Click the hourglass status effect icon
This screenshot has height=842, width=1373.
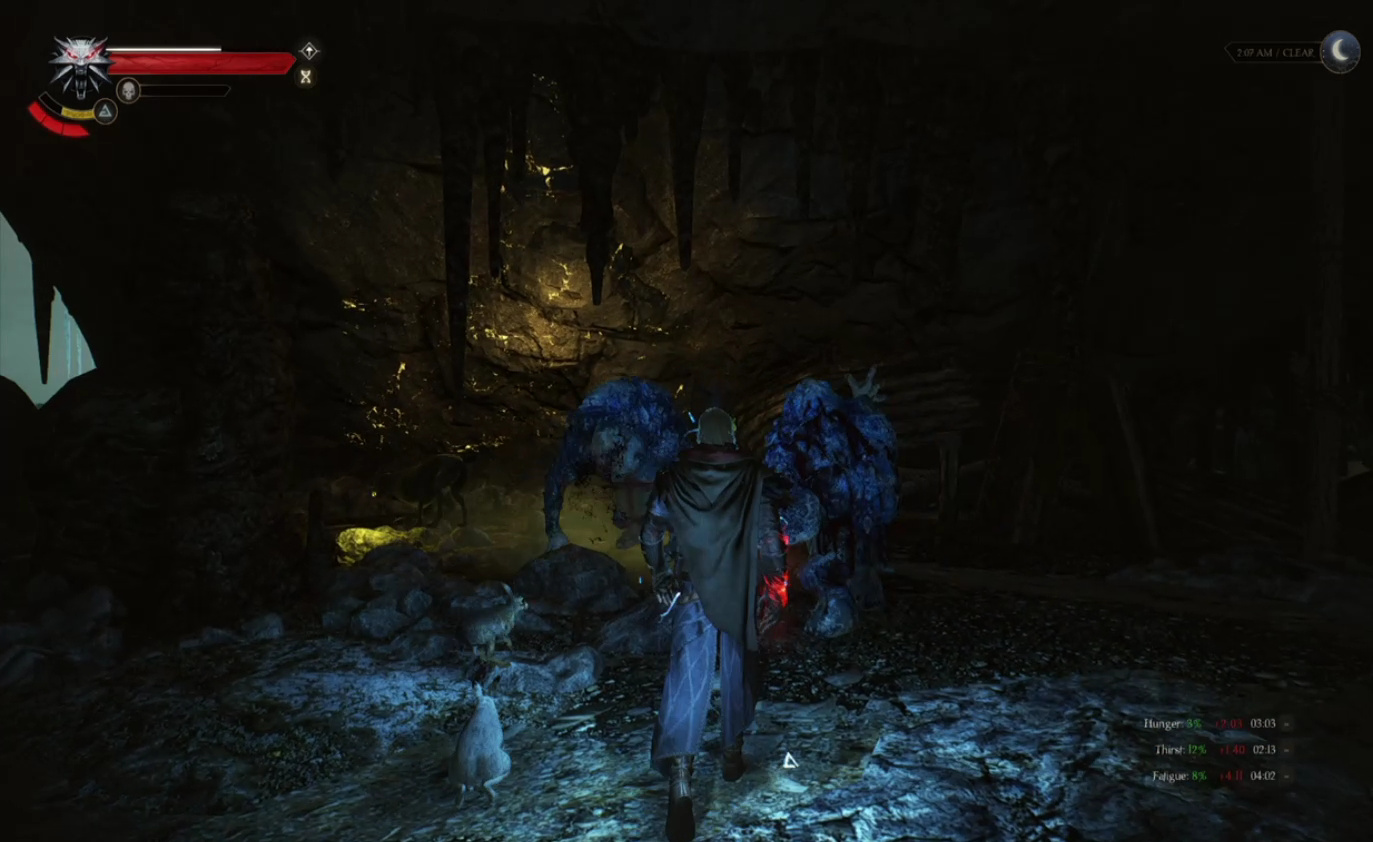click(306, 77)
